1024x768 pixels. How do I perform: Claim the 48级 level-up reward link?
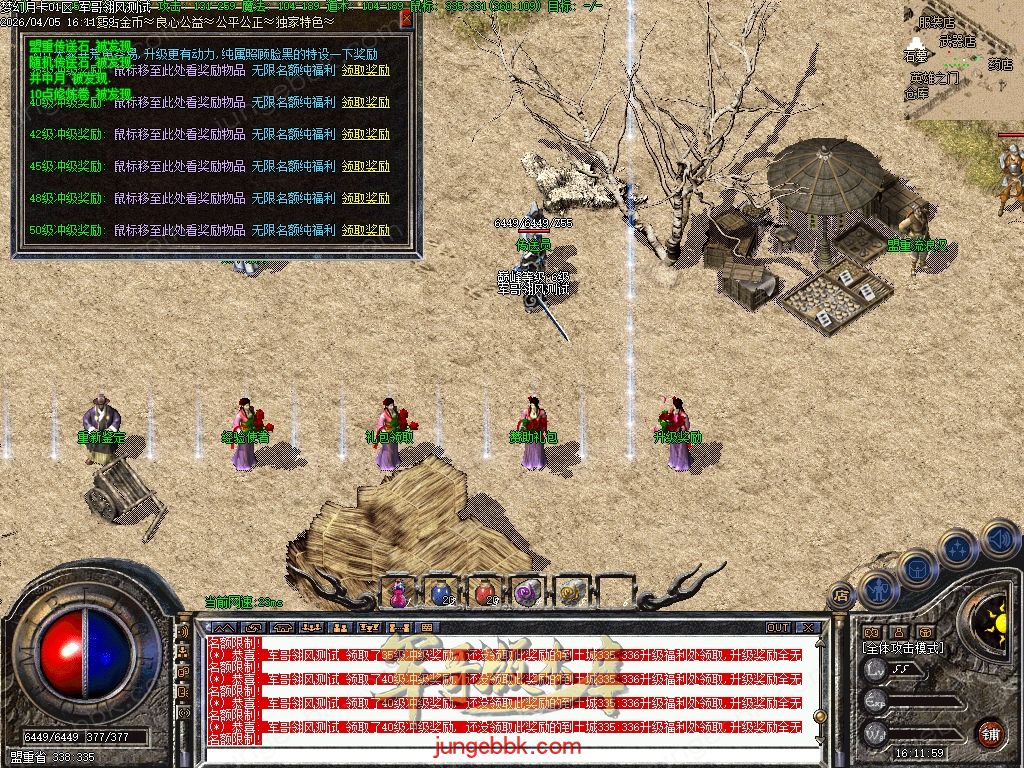[365, 198]
